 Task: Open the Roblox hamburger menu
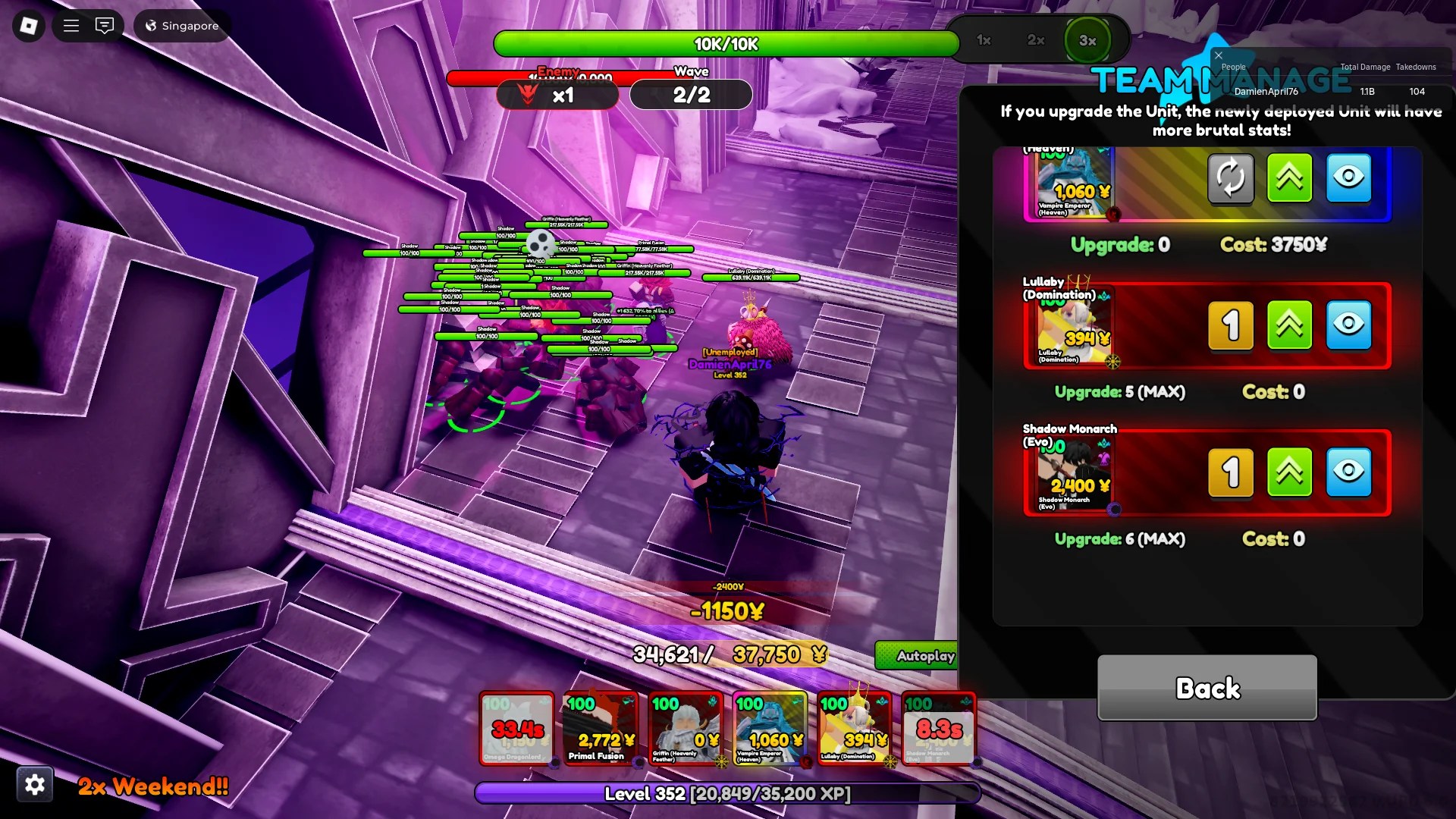pyautogui.click(x=71, y=25)
